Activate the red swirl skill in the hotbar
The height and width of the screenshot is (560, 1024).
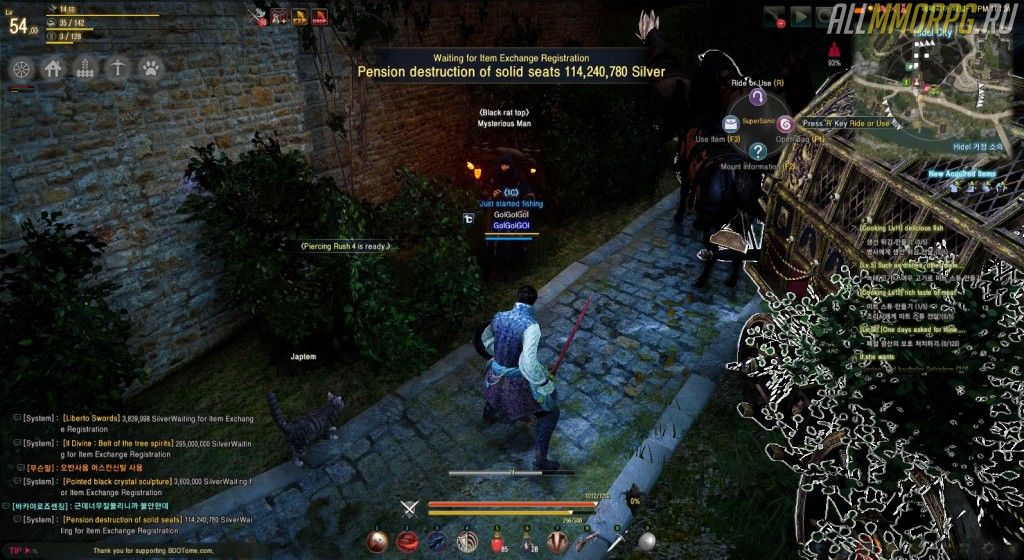pos(407,541)
